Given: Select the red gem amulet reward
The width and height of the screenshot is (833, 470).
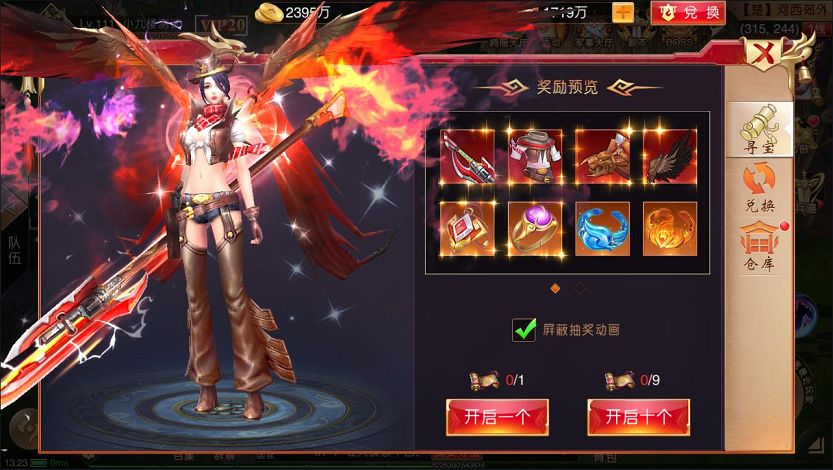Looking at the screenshot, I should tap(467, 229).
